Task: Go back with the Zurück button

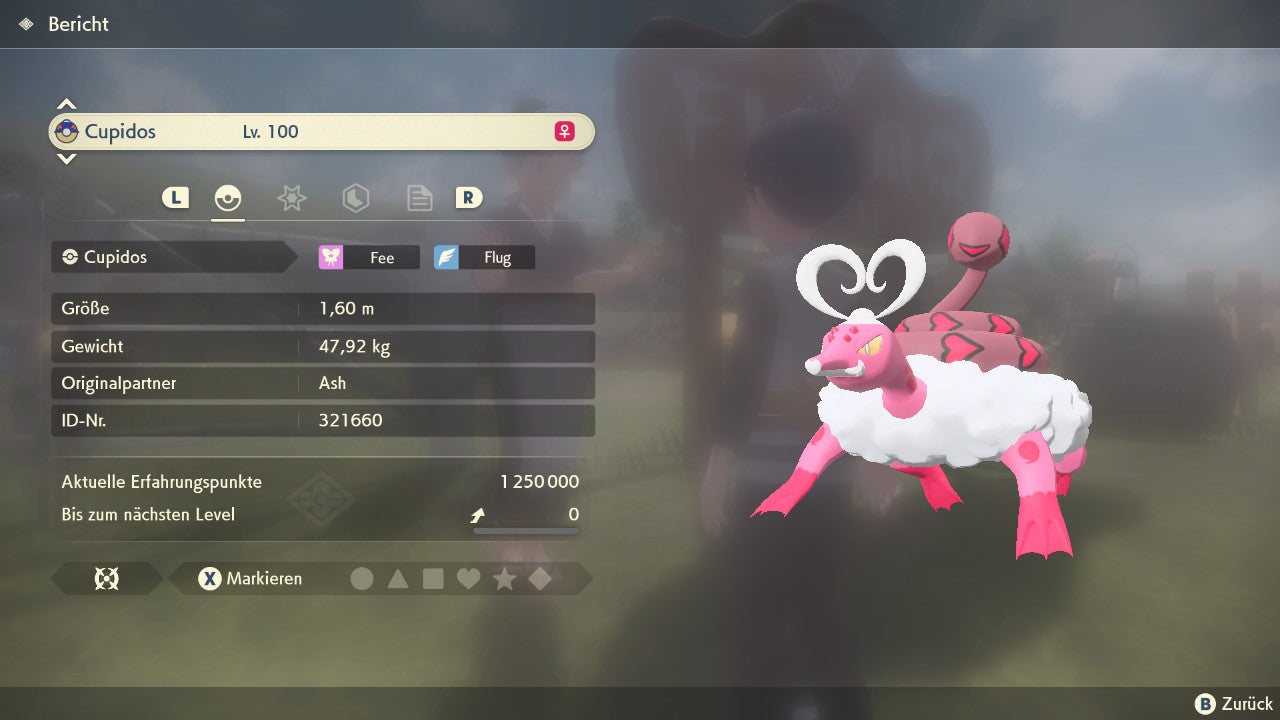Action: 1234,704
